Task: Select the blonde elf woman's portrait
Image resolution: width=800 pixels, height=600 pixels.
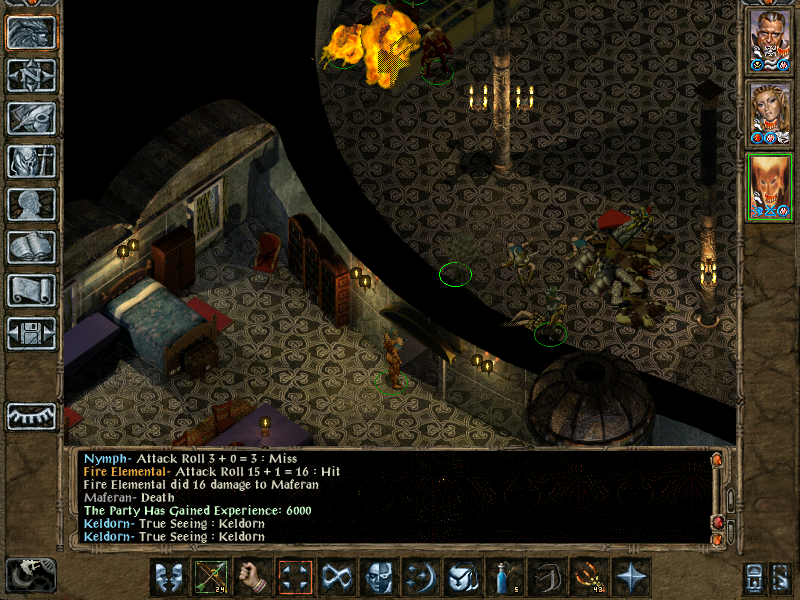Action: 770,113
